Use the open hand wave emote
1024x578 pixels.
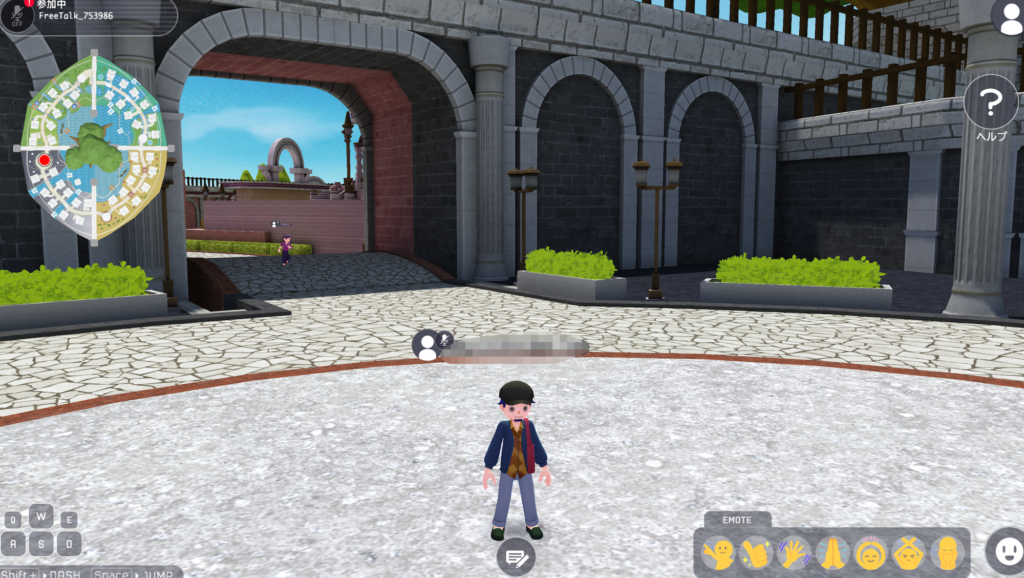(795, 553)
